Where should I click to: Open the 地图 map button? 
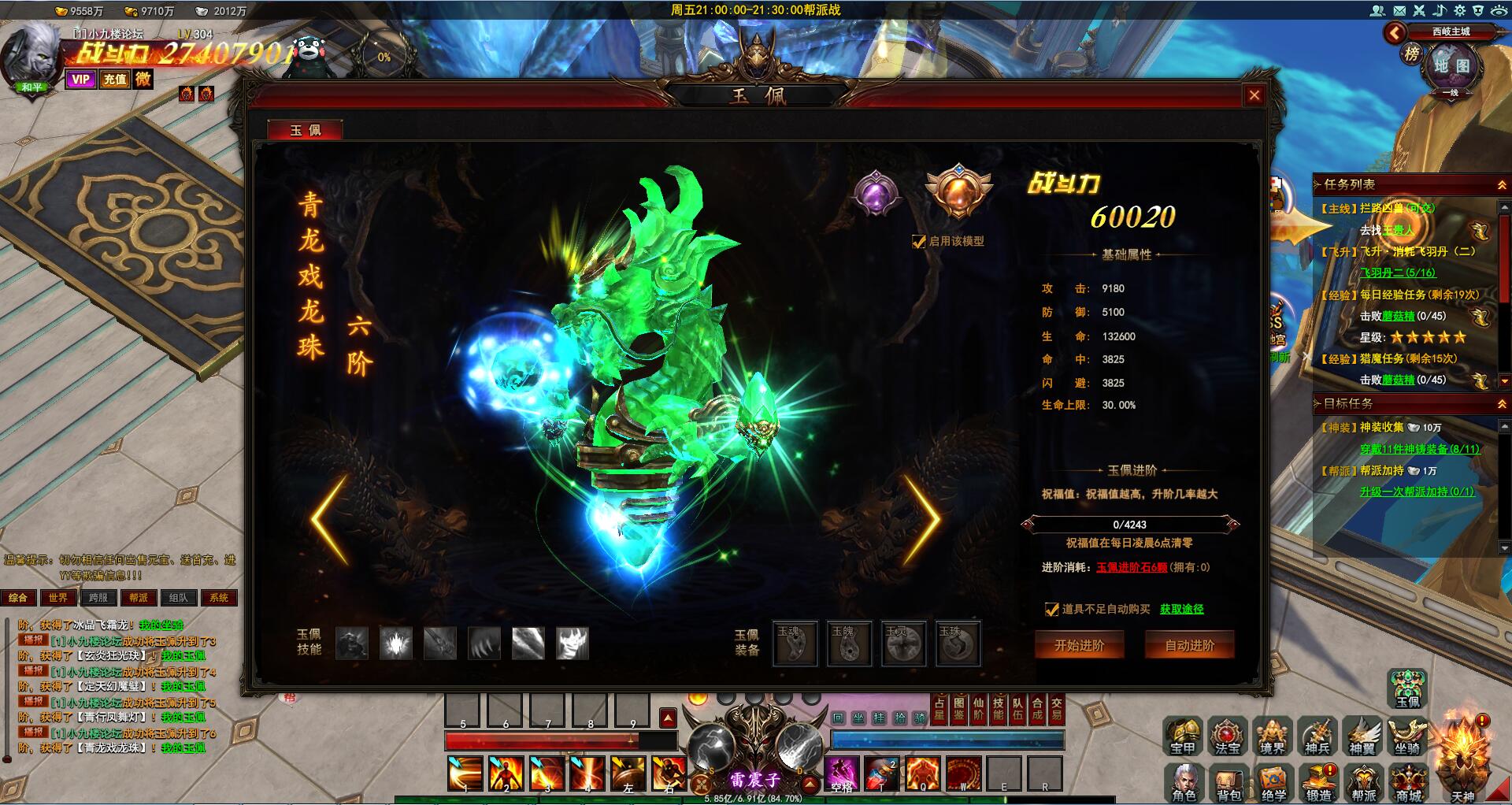coord(1451,66)
